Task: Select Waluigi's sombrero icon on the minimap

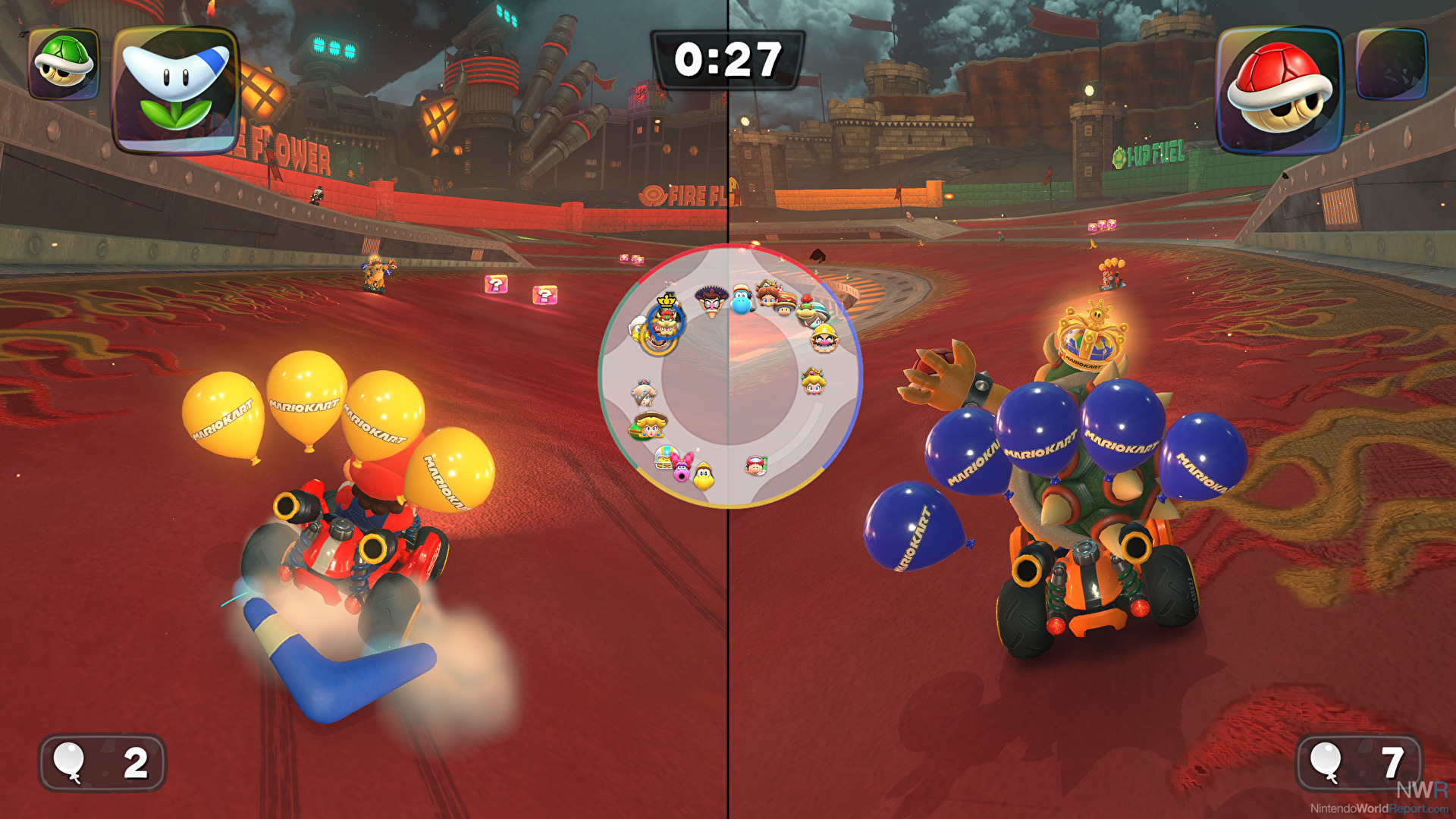Action: coord(711,300)
